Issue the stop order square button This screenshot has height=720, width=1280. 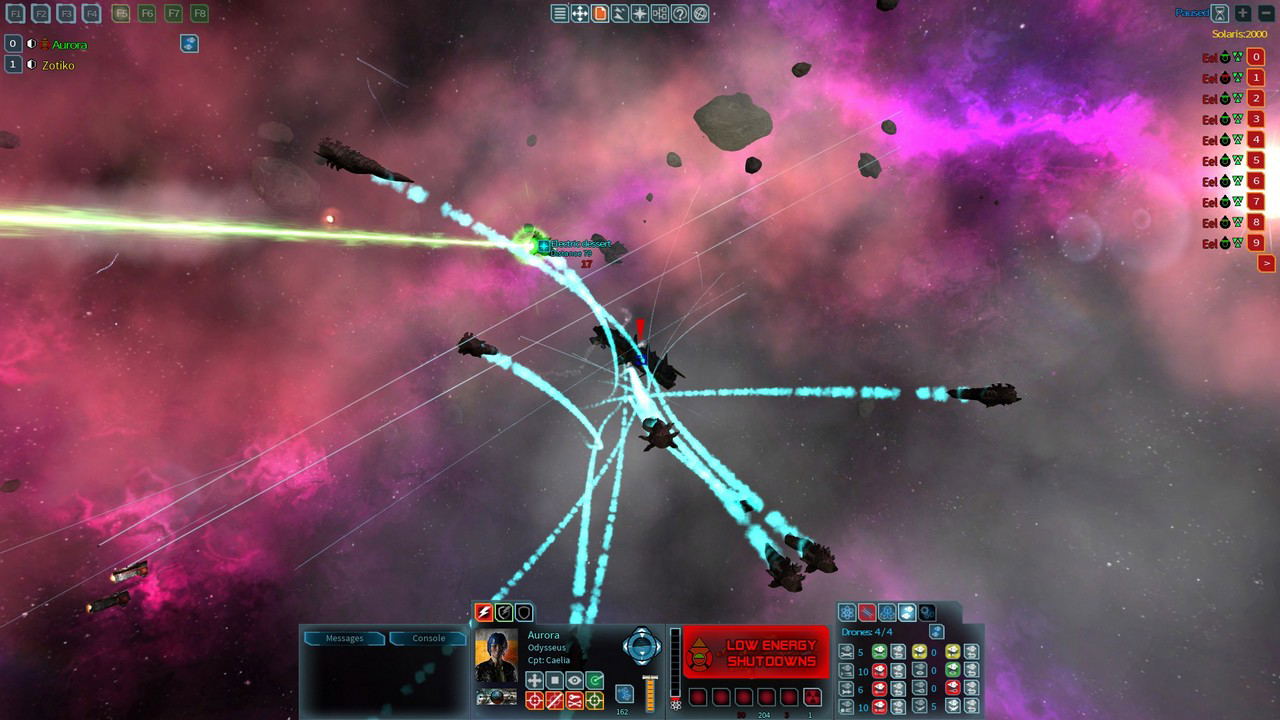tap(555, 680)
